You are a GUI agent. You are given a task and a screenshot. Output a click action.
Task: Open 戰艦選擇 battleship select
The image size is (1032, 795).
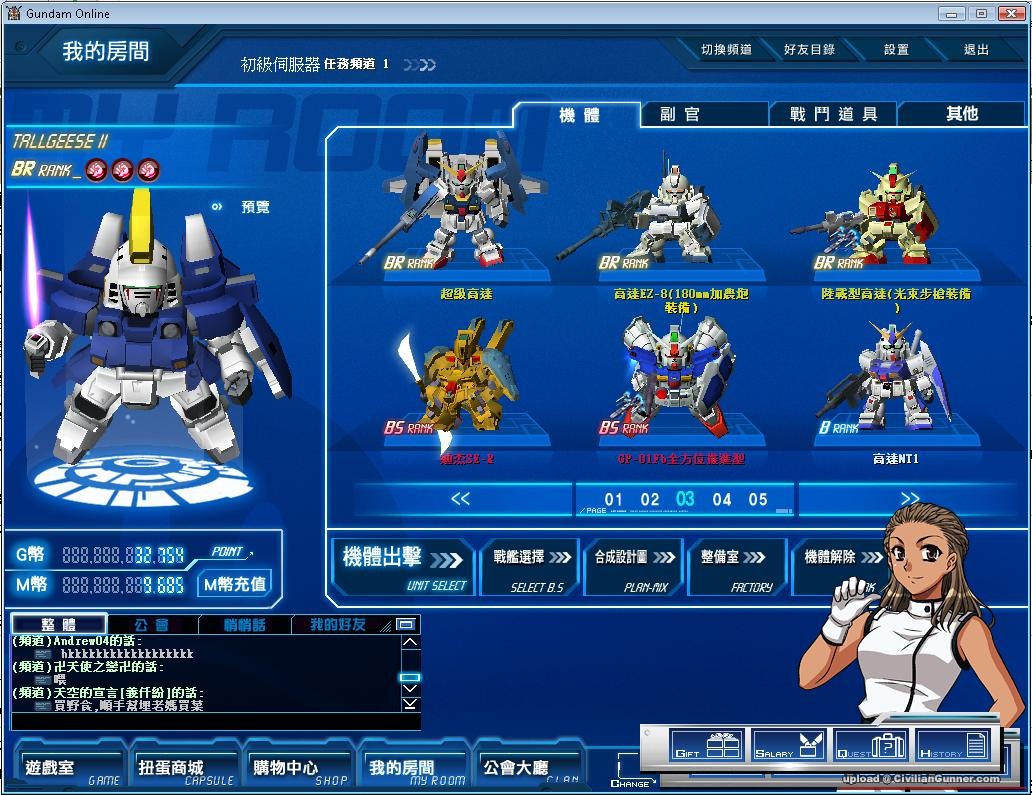click(532, 566)
